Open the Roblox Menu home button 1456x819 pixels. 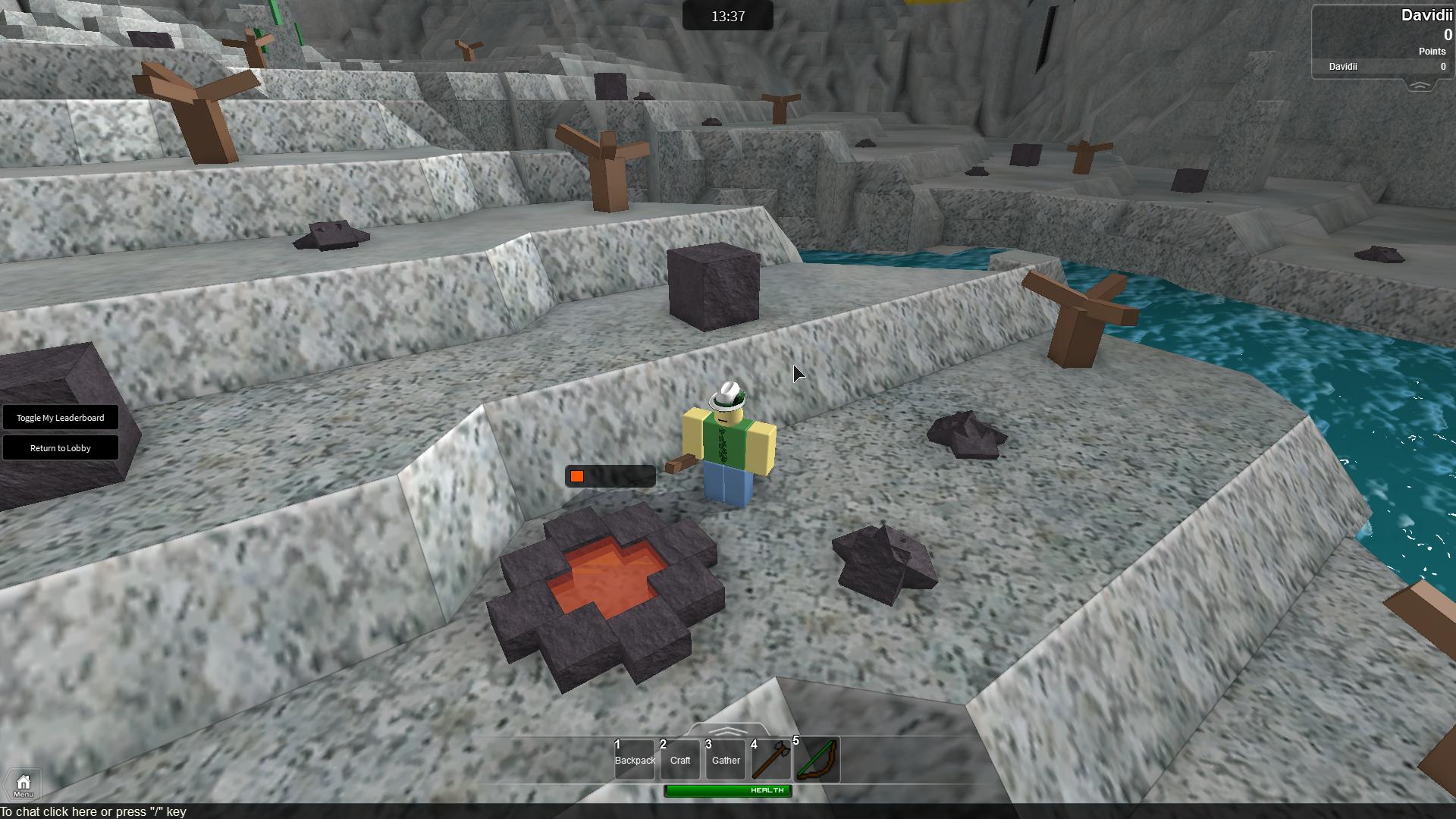(x=23, y=785)
